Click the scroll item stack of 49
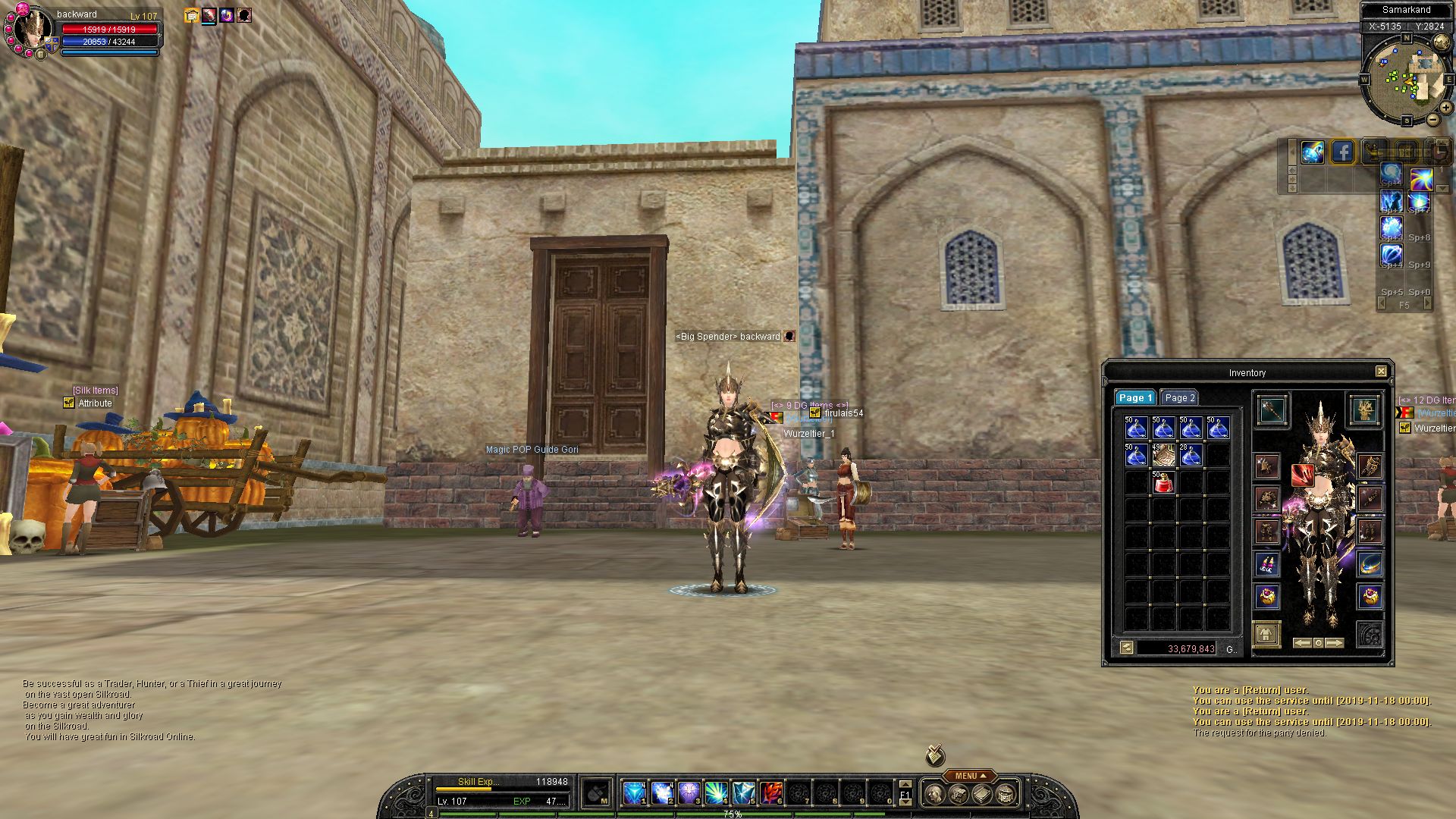Screen dimensions: 1456x819 [x=1163, y=454]
